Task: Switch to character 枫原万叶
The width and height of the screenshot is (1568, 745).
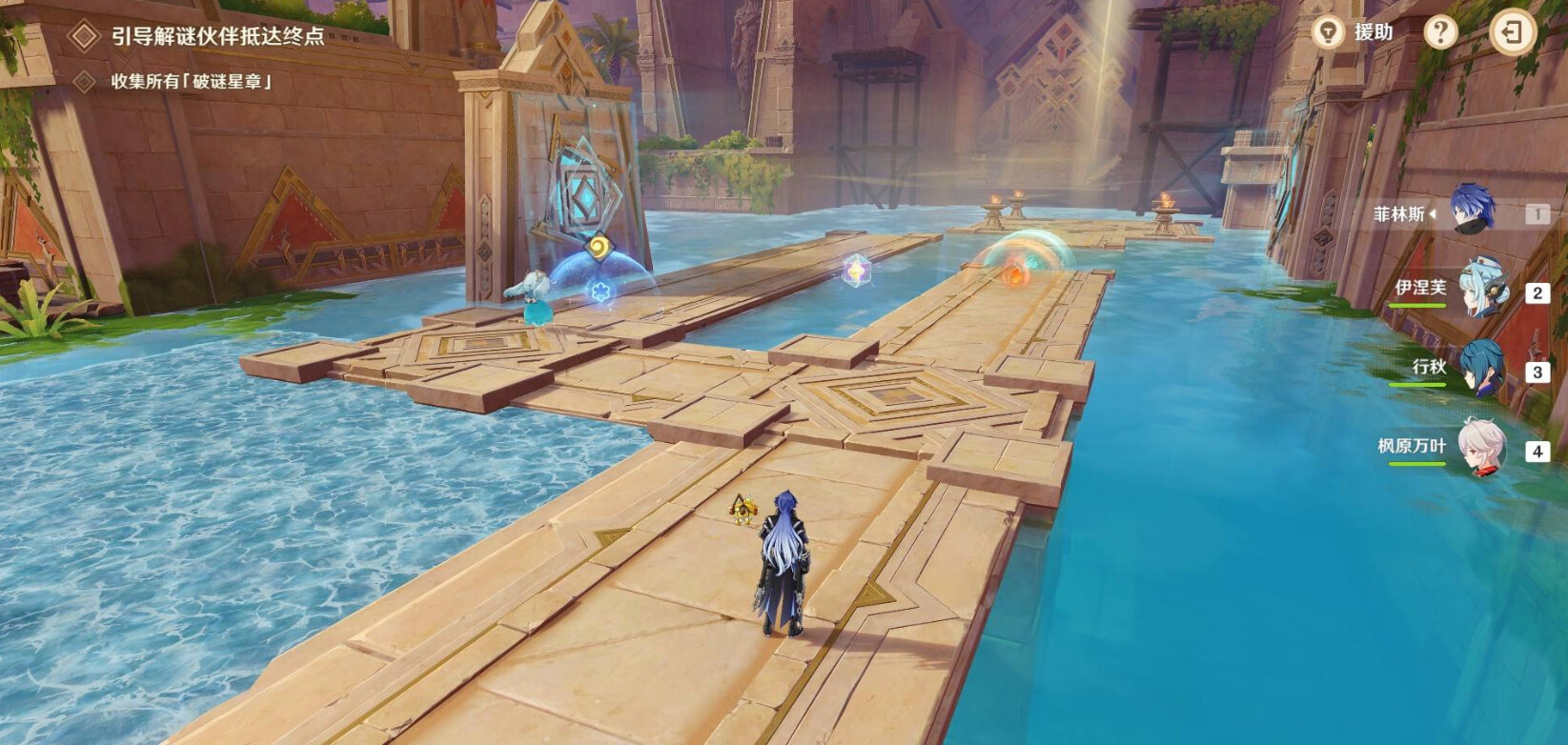Action: pyautogui.click(x=1480, y=448)
